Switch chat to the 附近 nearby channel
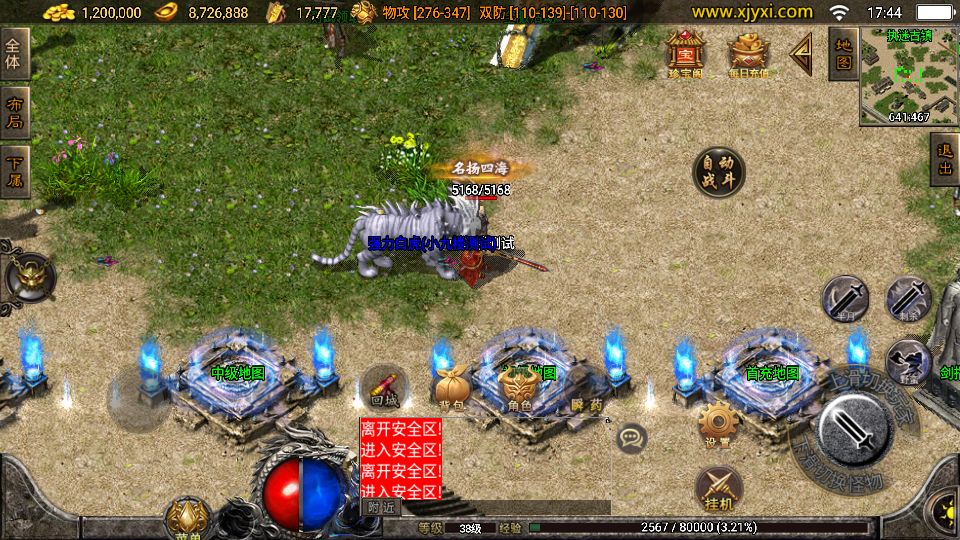960x540 pixels. pyautogui.click(x=380, y=507)
